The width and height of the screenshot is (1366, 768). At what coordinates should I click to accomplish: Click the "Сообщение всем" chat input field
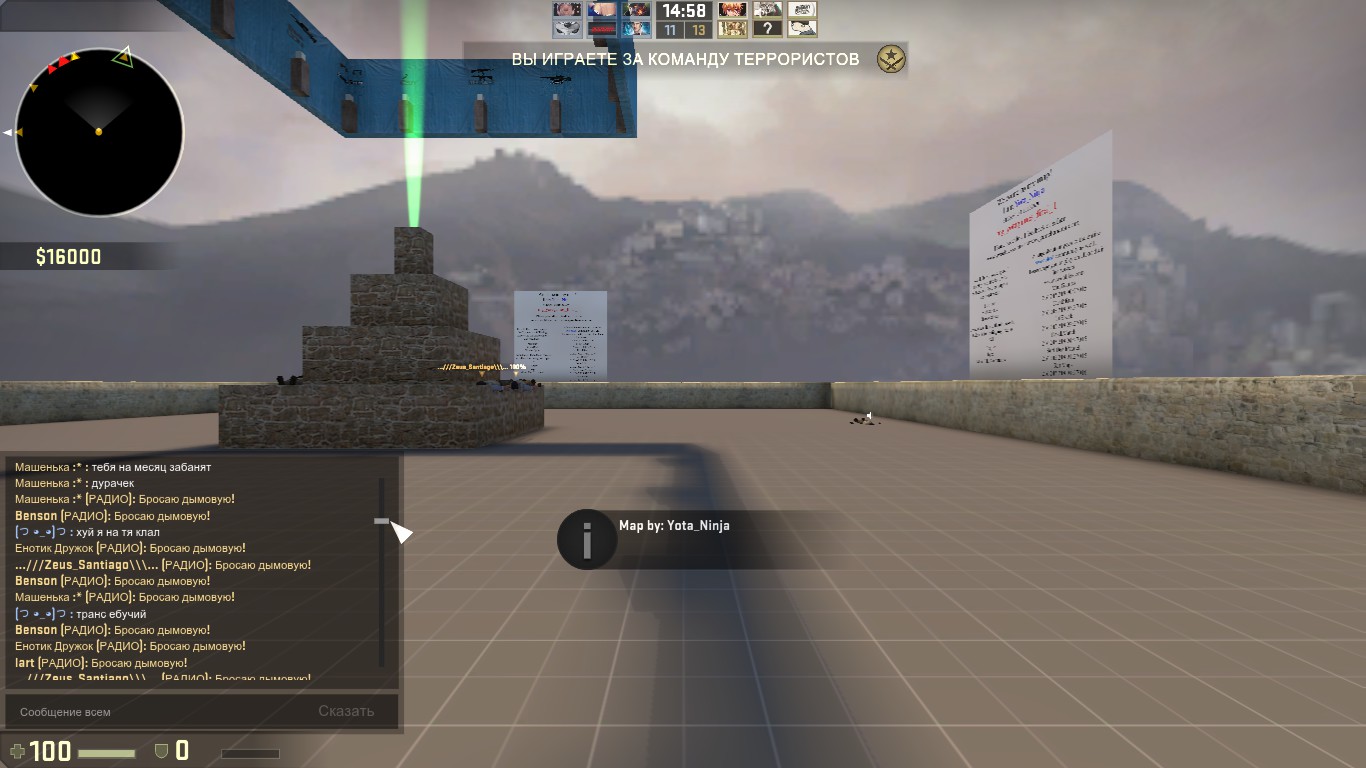(150, 712)
